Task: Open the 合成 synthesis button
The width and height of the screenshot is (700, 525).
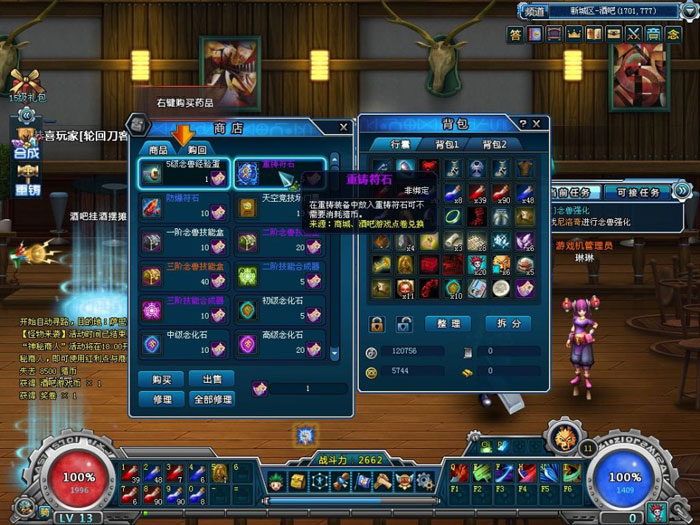Action: click(26, 153)
